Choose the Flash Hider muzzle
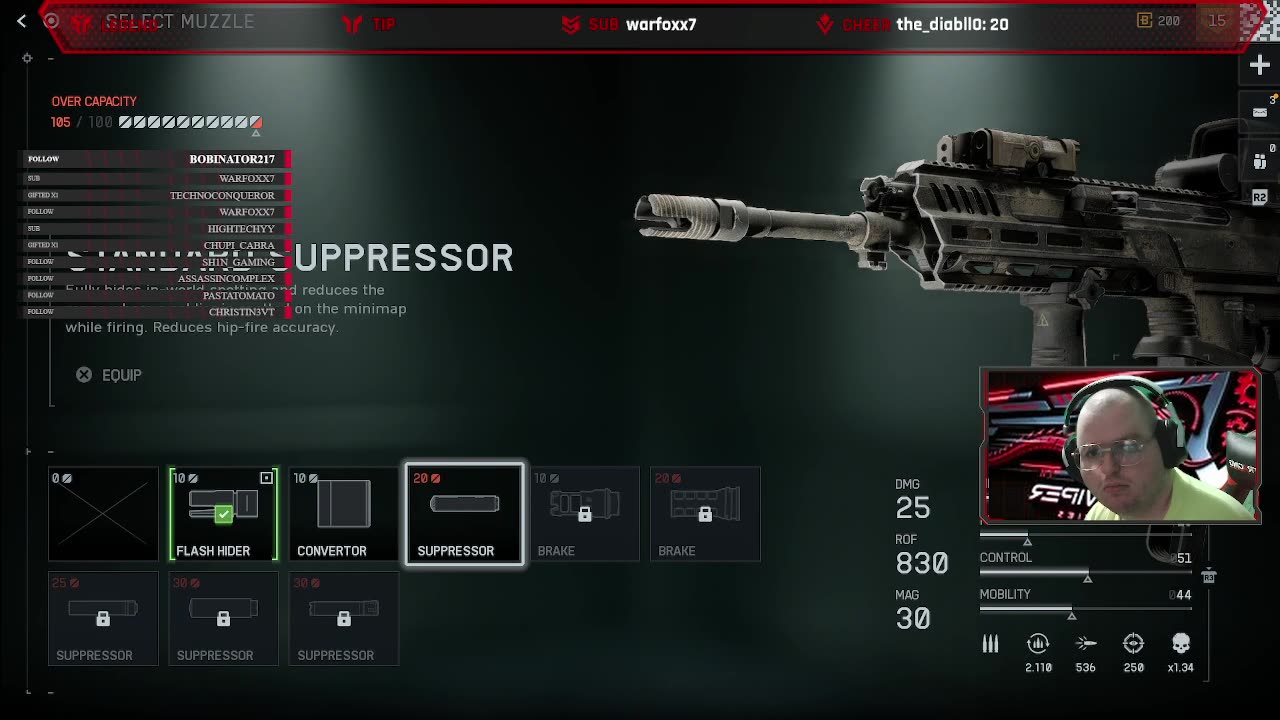The width and height of the screenshot is (1280, 720). point(224,514)
